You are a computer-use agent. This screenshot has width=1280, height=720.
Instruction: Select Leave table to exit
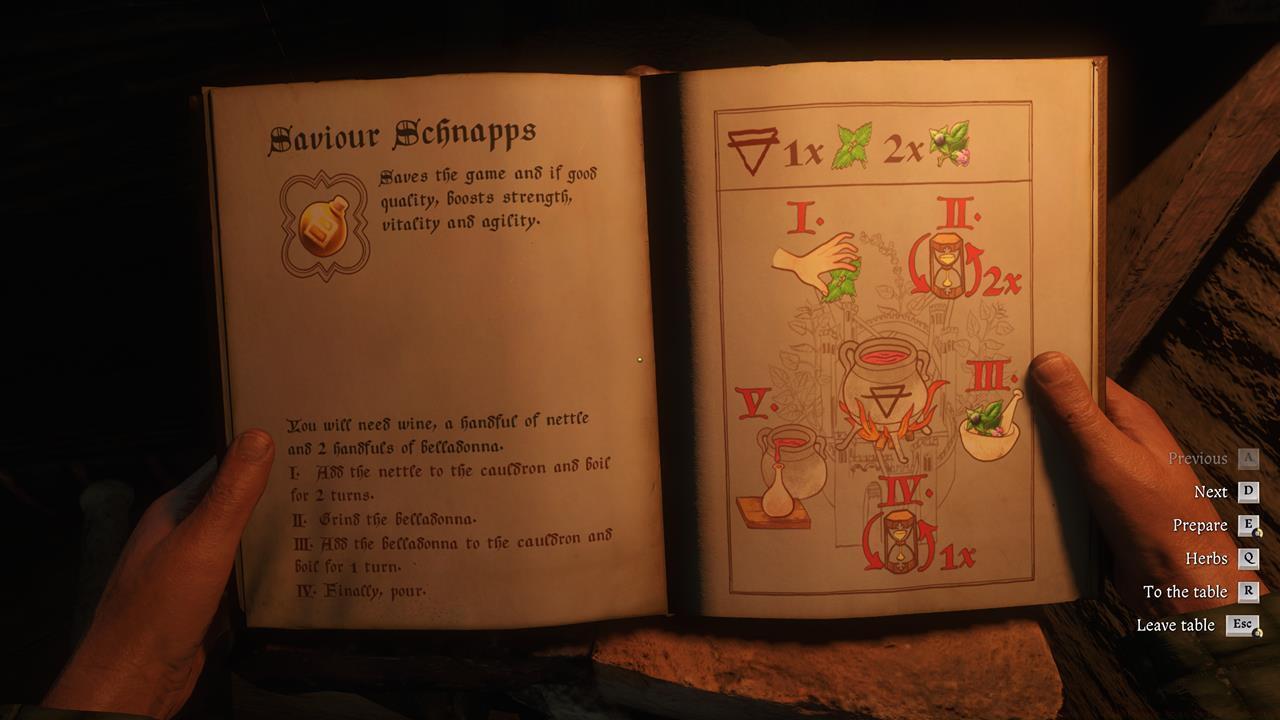[x=1174, y=625]
